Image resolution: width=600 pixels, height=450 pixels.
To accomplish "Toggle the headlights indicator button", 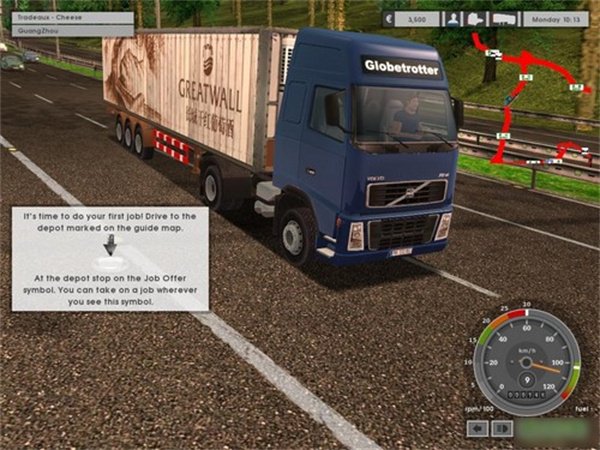I will pyautogui.click(x=502, y=428).
